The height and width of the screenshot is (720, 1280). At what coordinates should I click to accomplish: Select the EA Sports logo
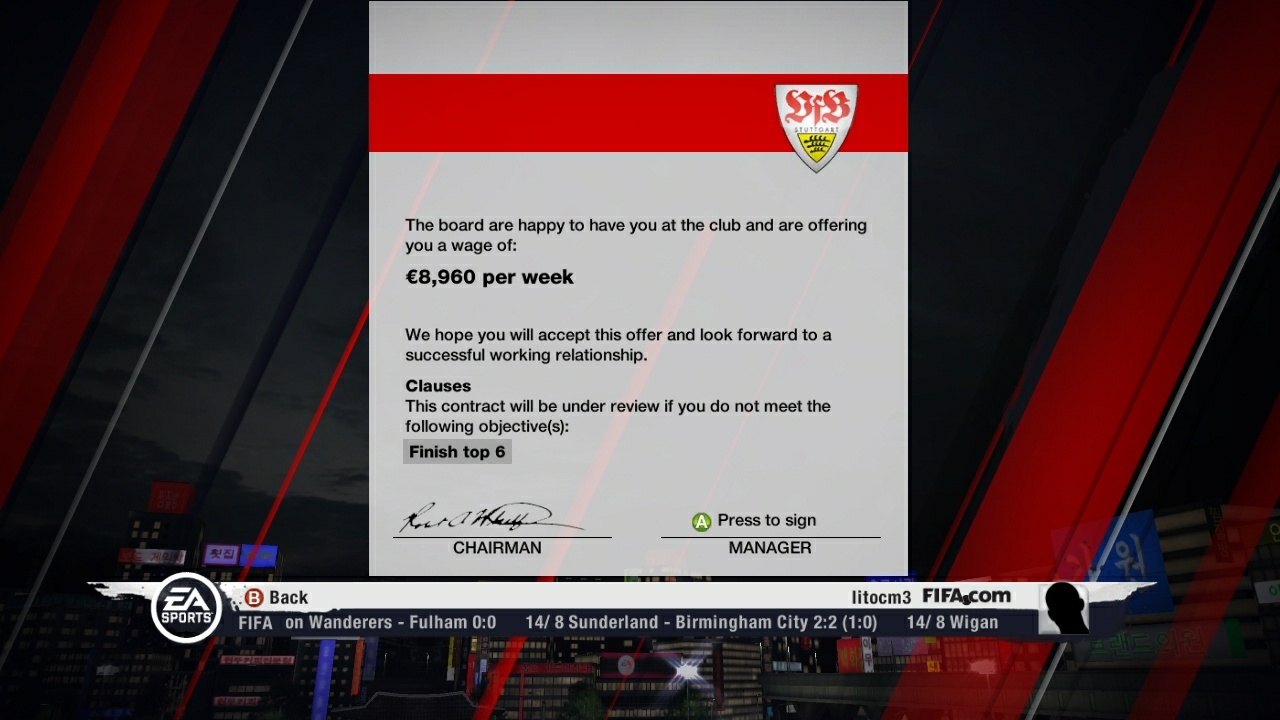click(x=186, y=605)
